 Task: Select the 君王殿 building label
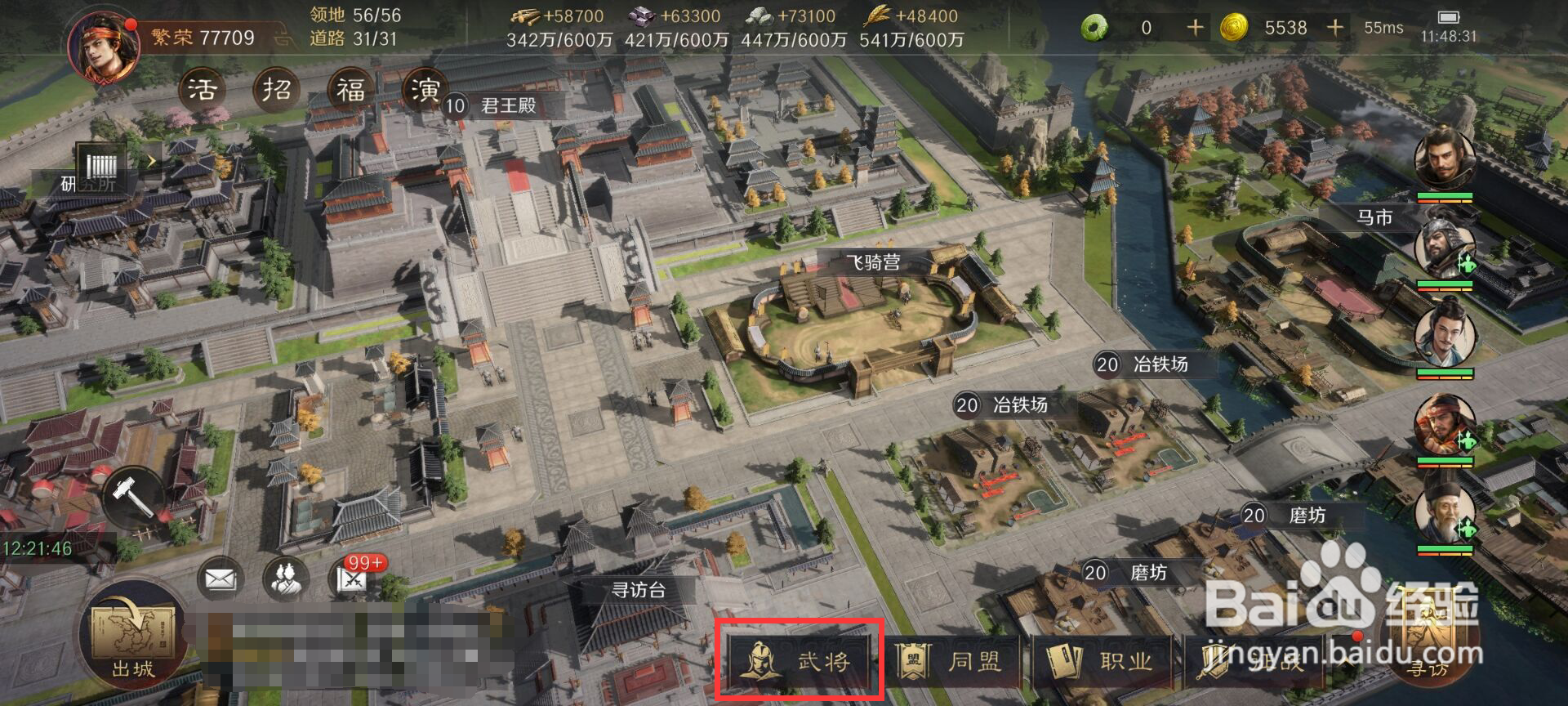(506, 105)
